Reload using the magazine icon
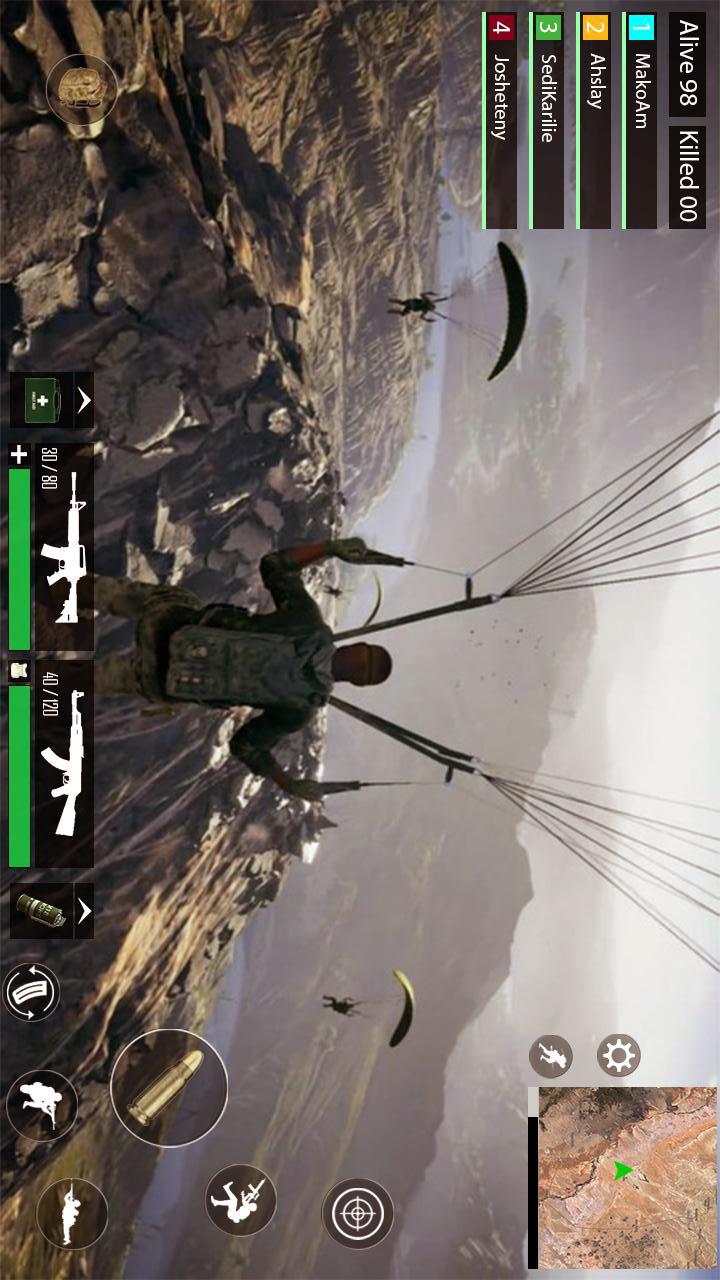The image size is (720, 1280). [x=32, y=992]
